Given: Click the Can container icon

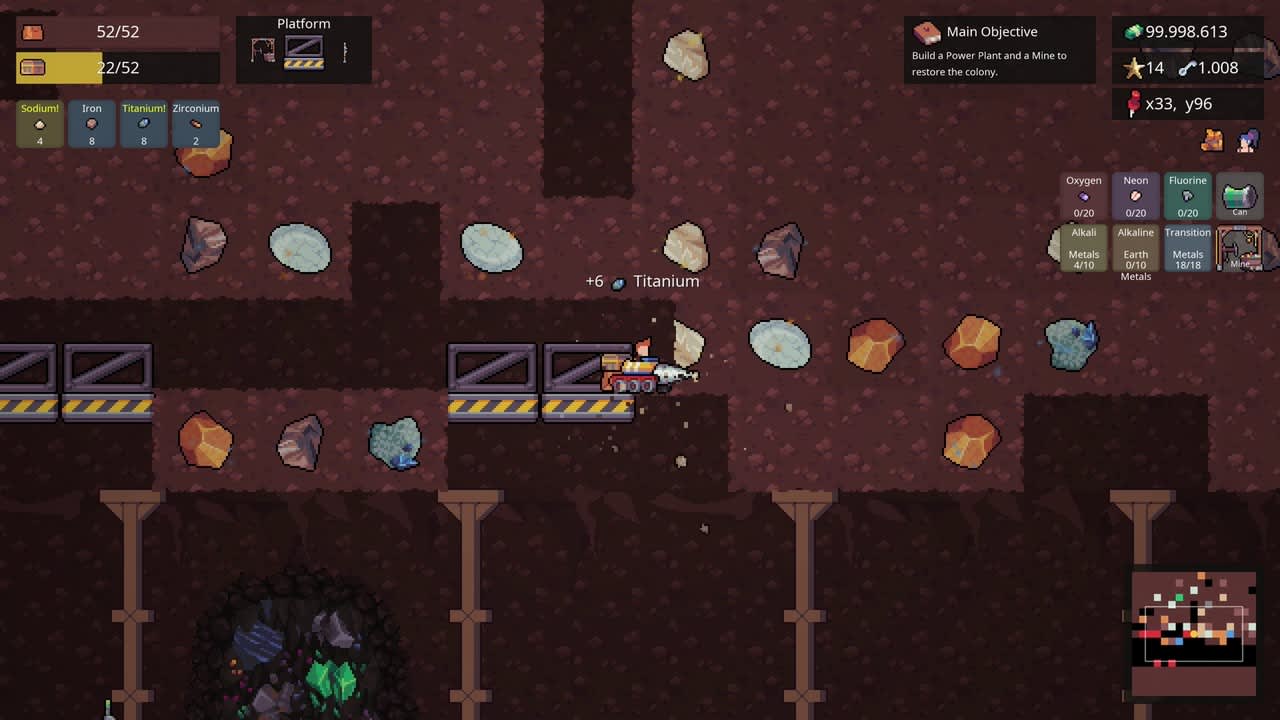Looking at the screenshot, I should (1239, 193).
